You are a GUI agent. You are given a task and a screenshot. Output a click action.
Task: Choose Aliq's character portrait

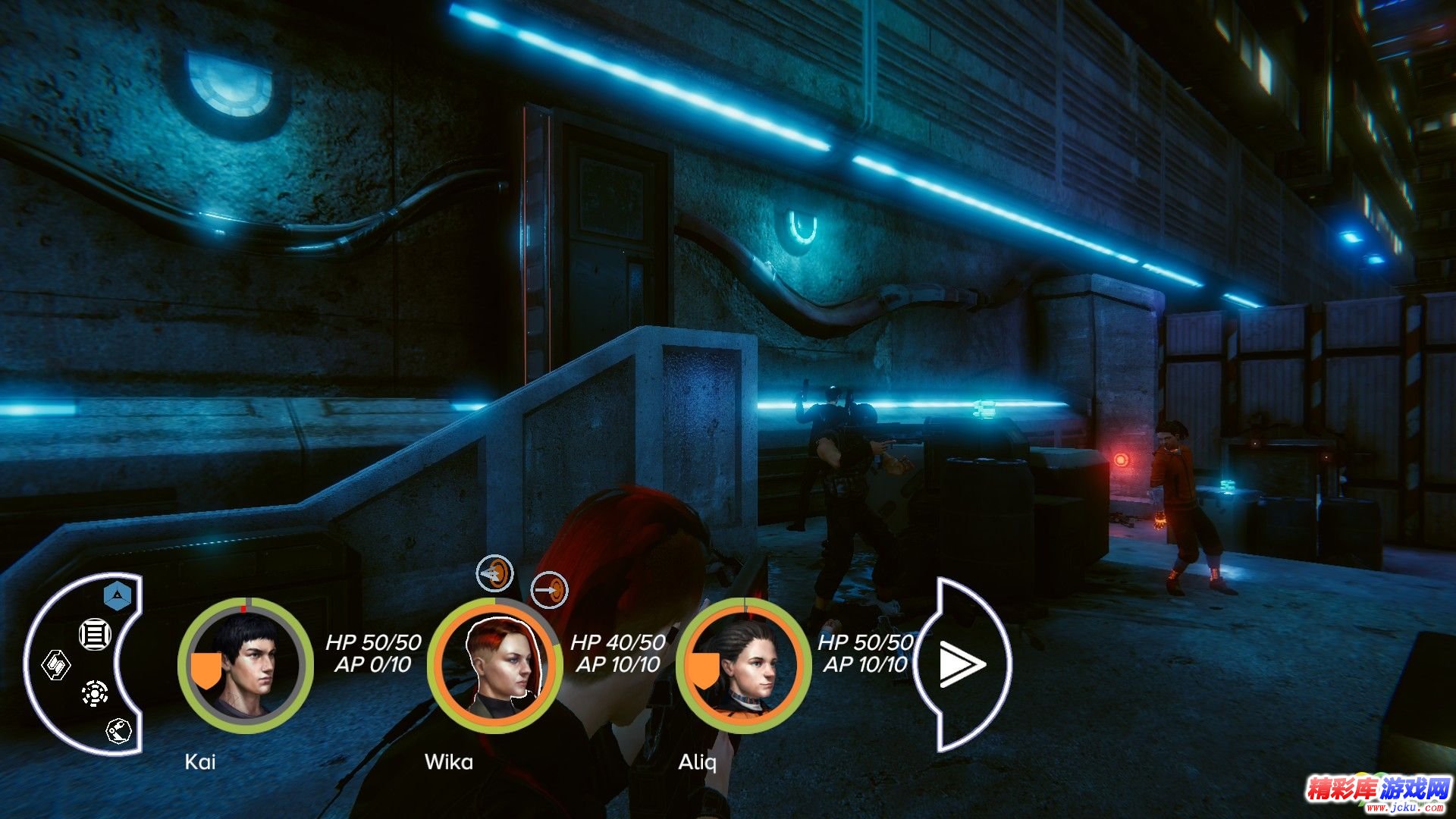coord(743,665)
